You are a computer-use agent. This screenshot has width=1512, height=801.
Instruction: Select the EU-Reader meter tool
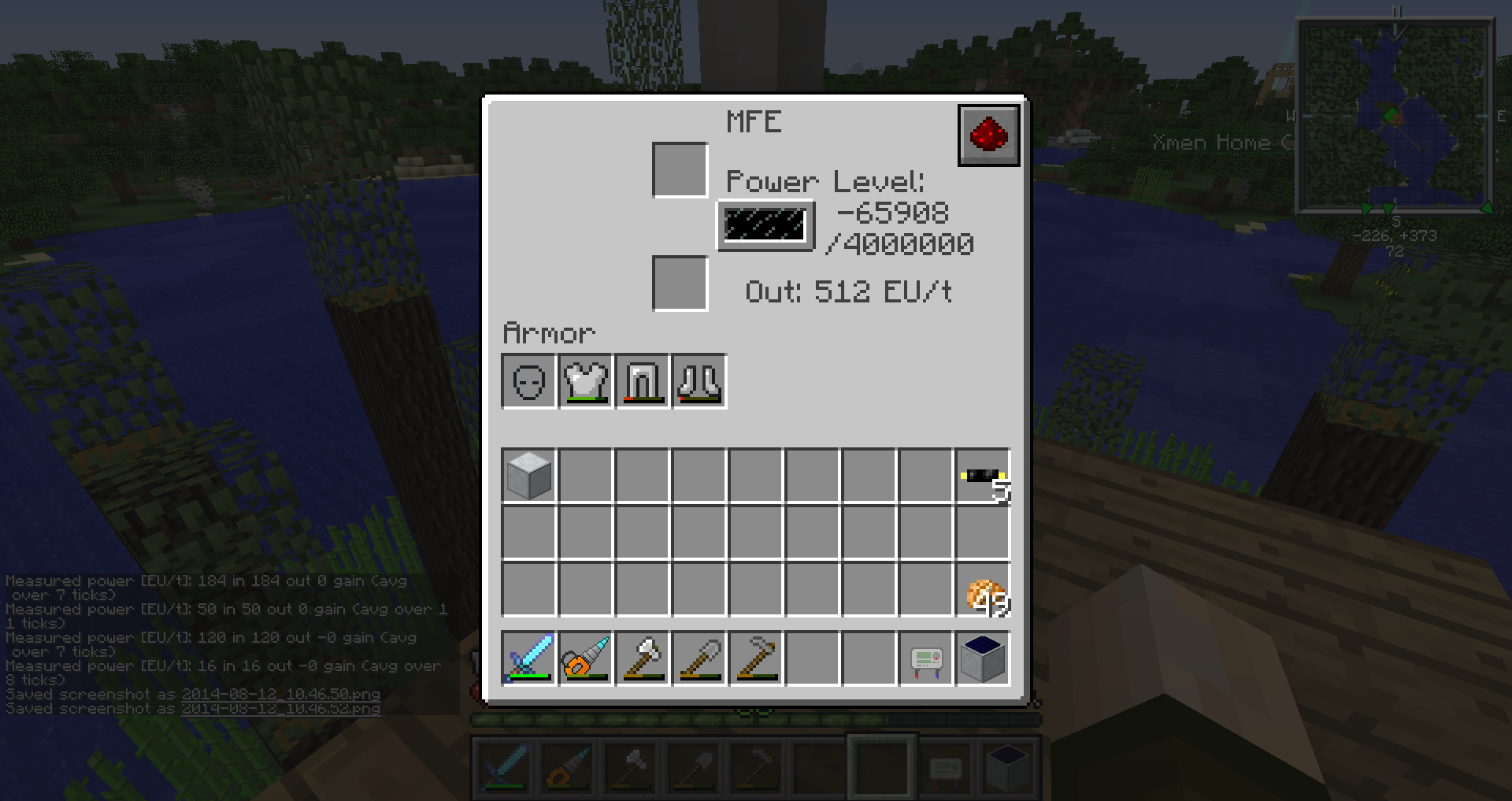(x=925, y=658)
